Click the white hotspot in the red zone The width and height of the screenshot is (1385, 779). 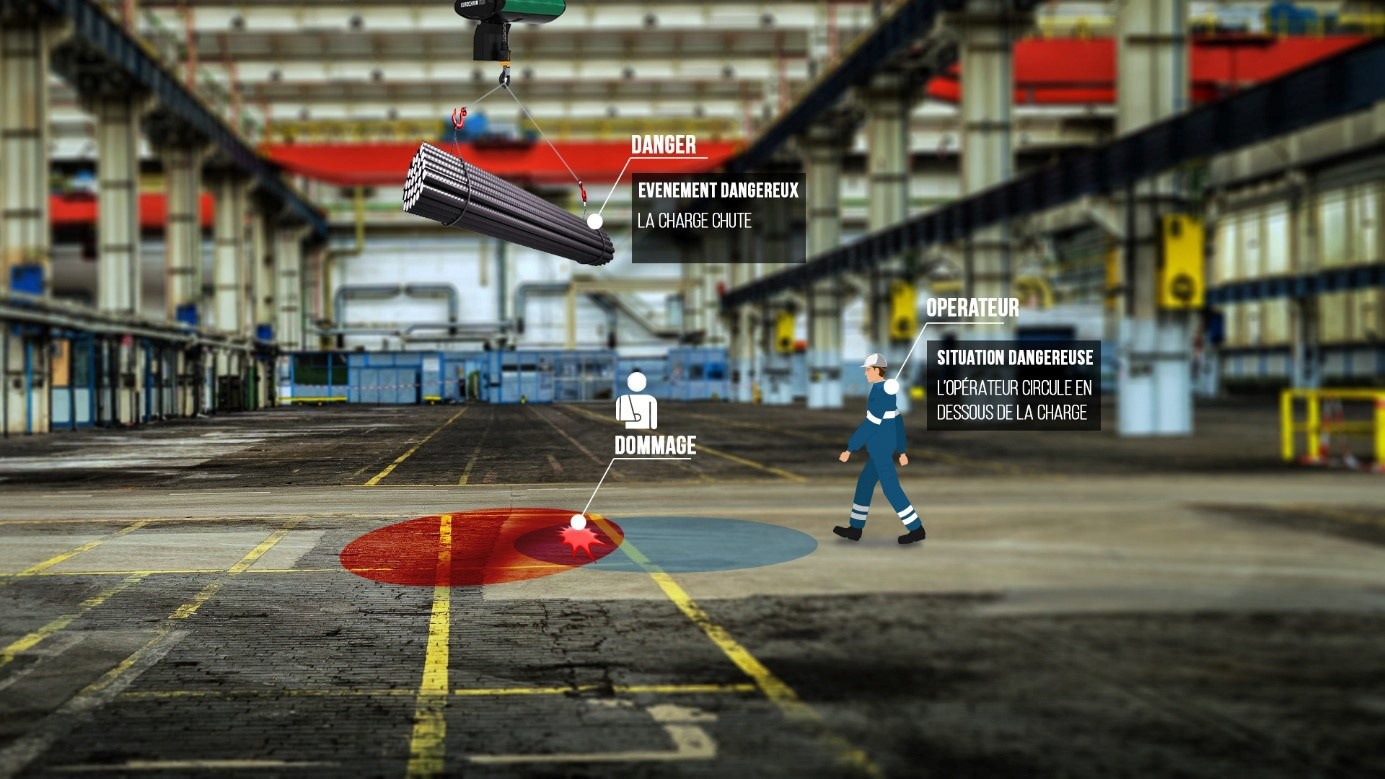578,522
